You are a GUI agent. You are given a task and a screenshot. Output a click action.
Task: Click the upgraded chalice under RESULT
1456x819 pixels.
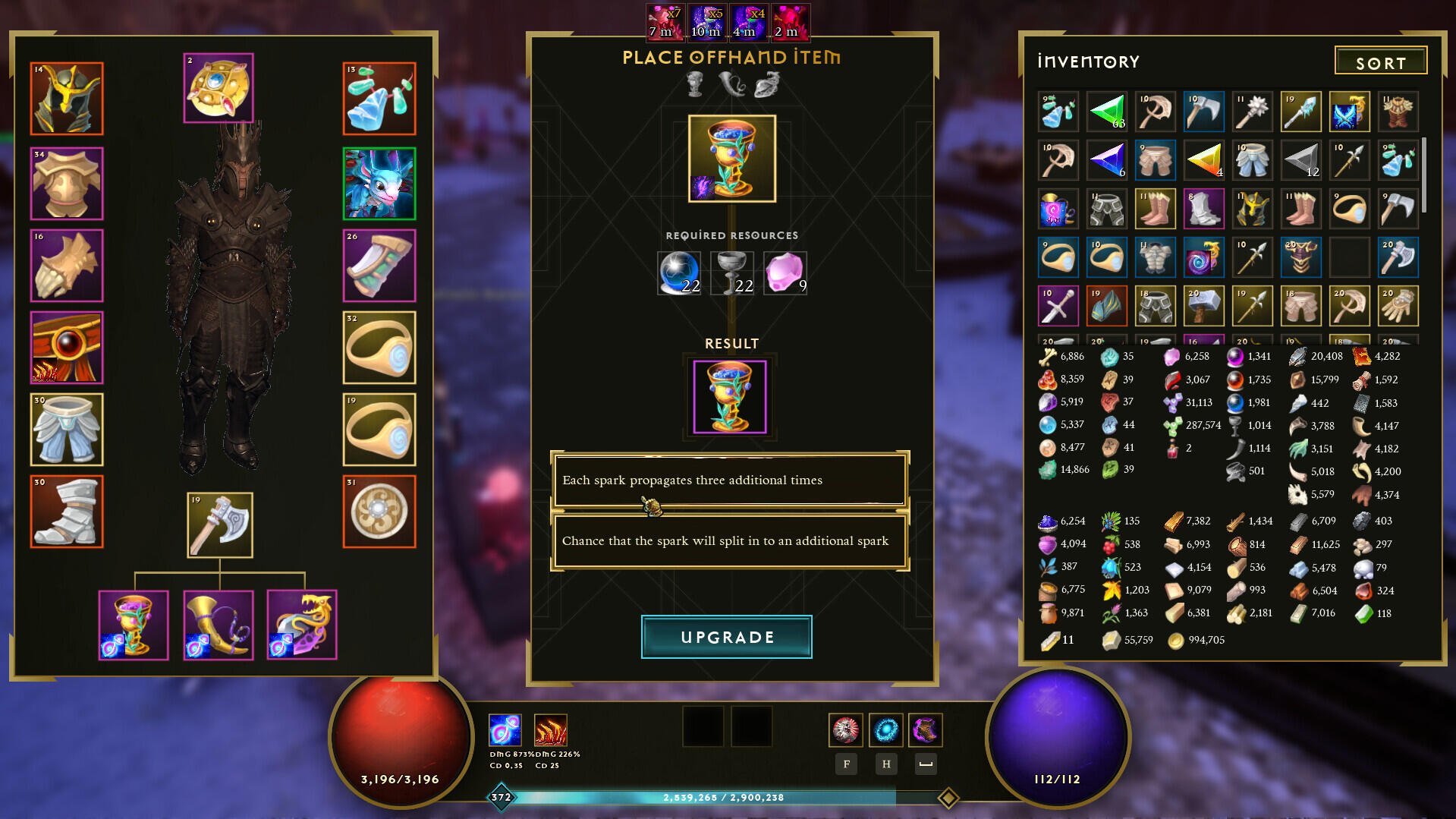coord(731,395)
